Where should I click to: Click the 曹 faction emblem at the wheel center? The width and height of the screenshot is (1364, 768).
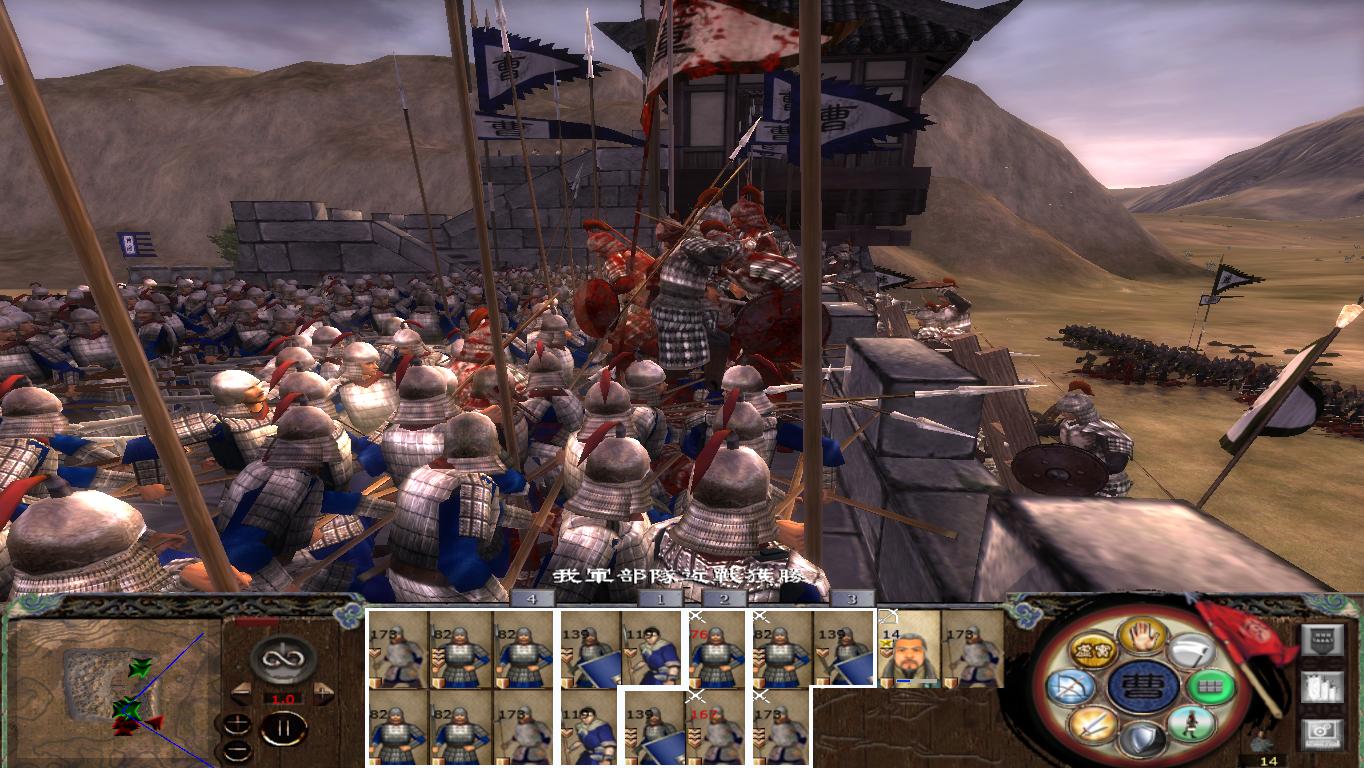click(1143, 688)
